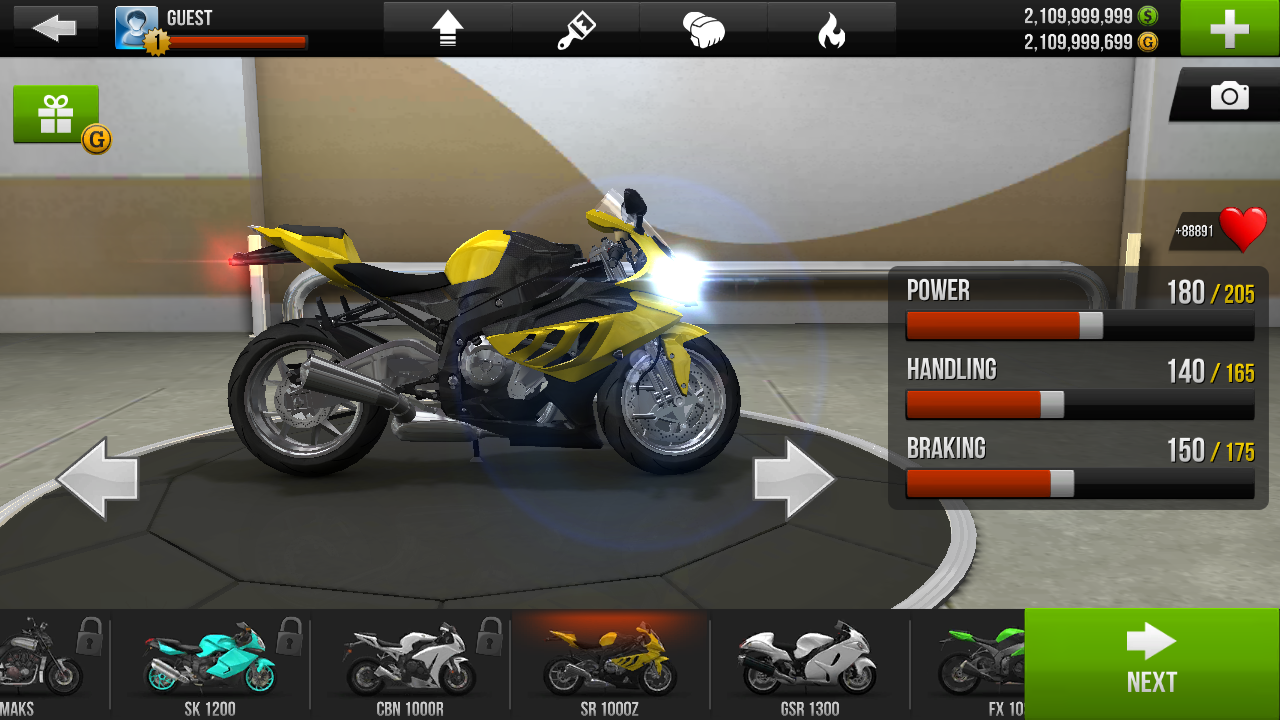The image size is (1280, 720).
Task: Open the camera photo mode
Action: pos(1229,96)
